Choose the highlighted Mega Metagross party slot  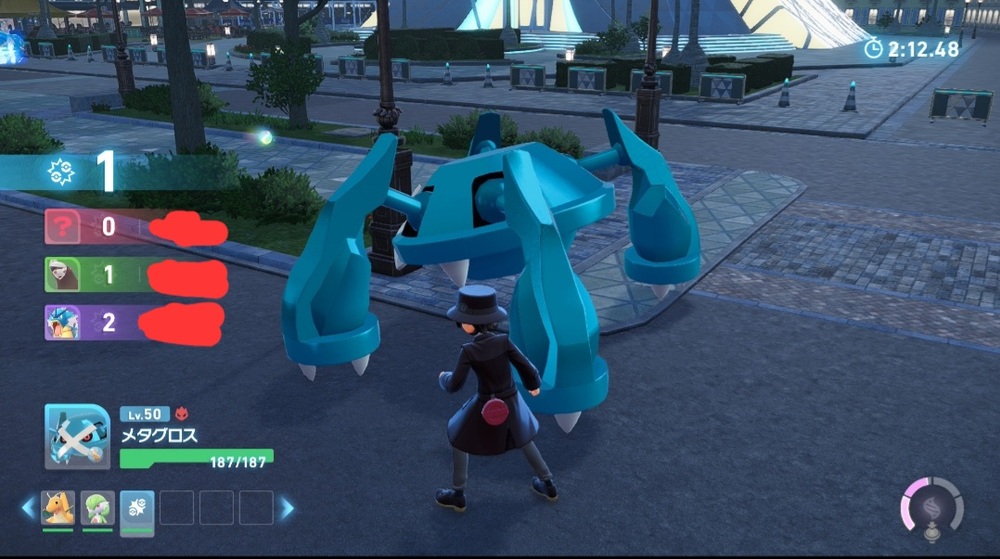(x=137, y=509)
